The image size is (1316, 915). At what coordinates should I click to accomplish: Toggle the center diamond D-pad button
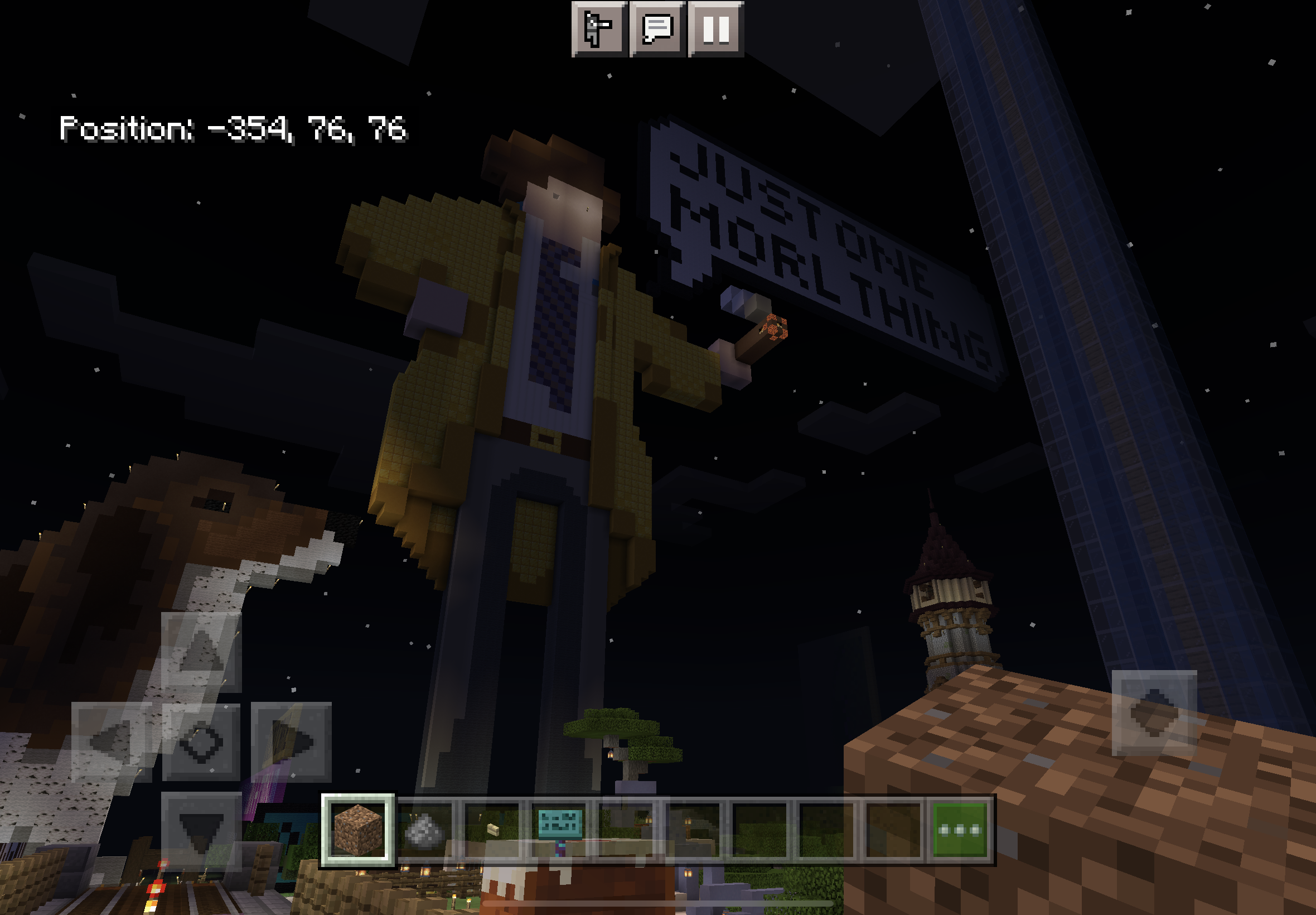tap(201, 741)
